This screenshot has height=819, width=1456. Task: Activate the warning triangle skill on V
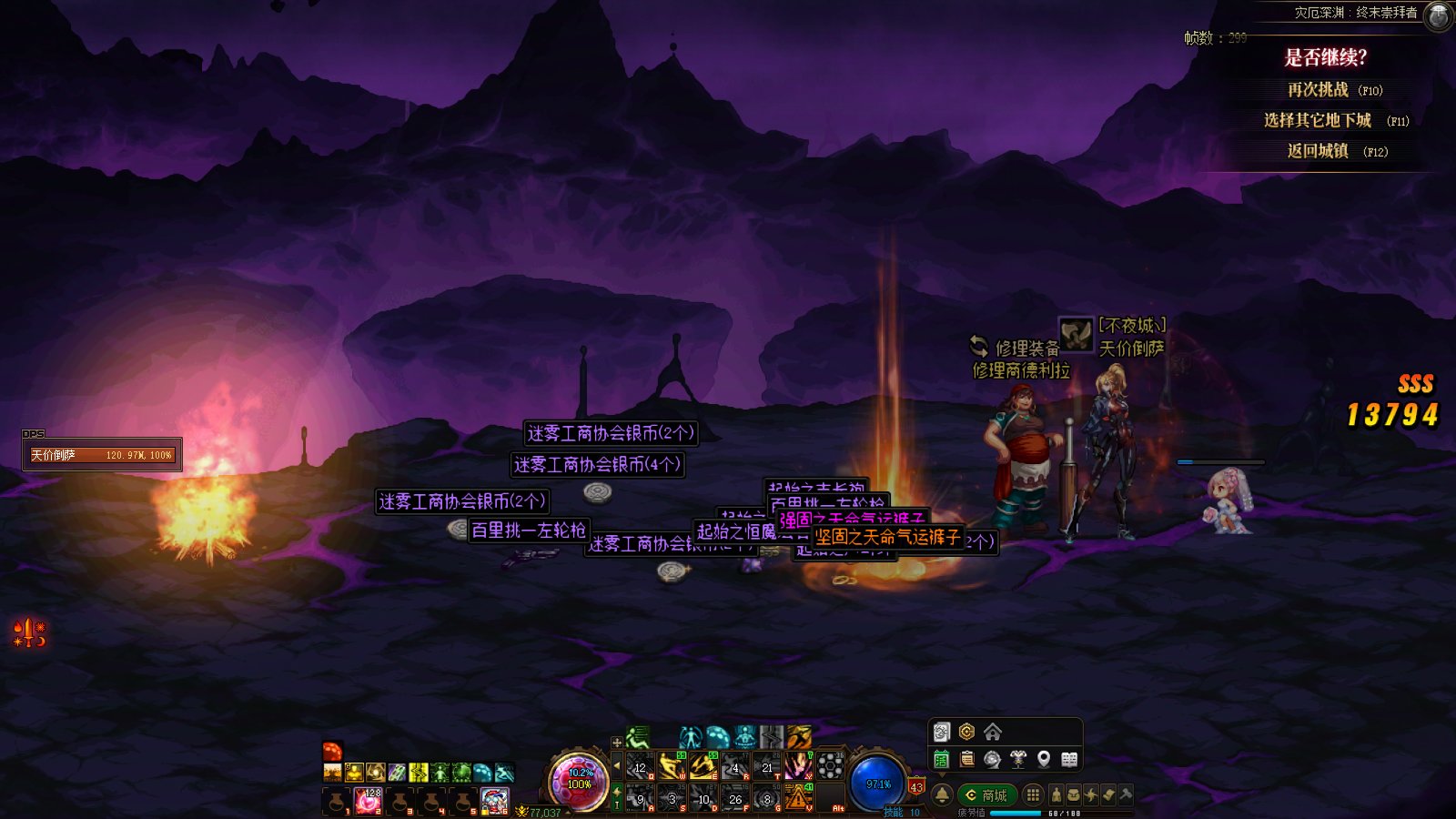[797, 798]
